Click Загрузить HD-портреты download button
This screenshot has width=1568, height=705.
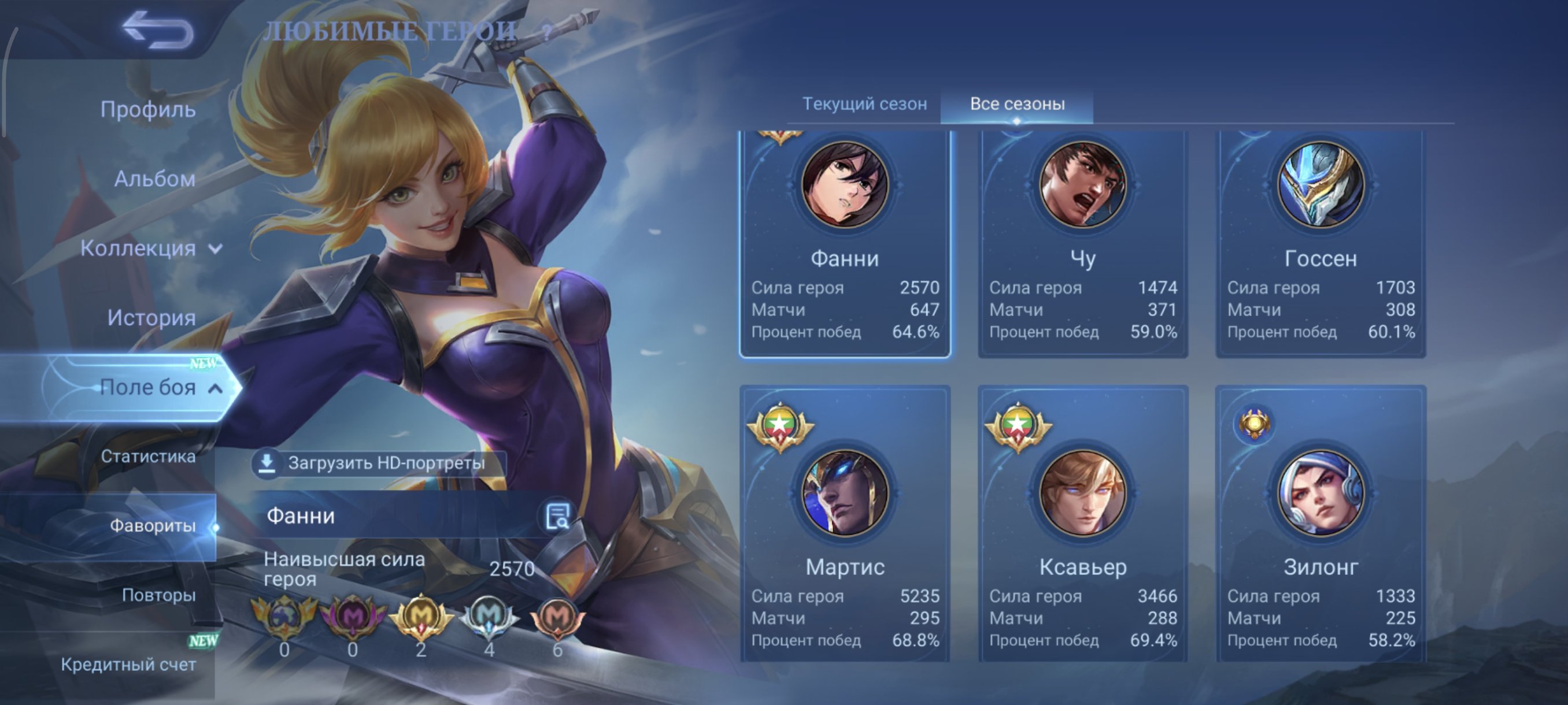378,463
